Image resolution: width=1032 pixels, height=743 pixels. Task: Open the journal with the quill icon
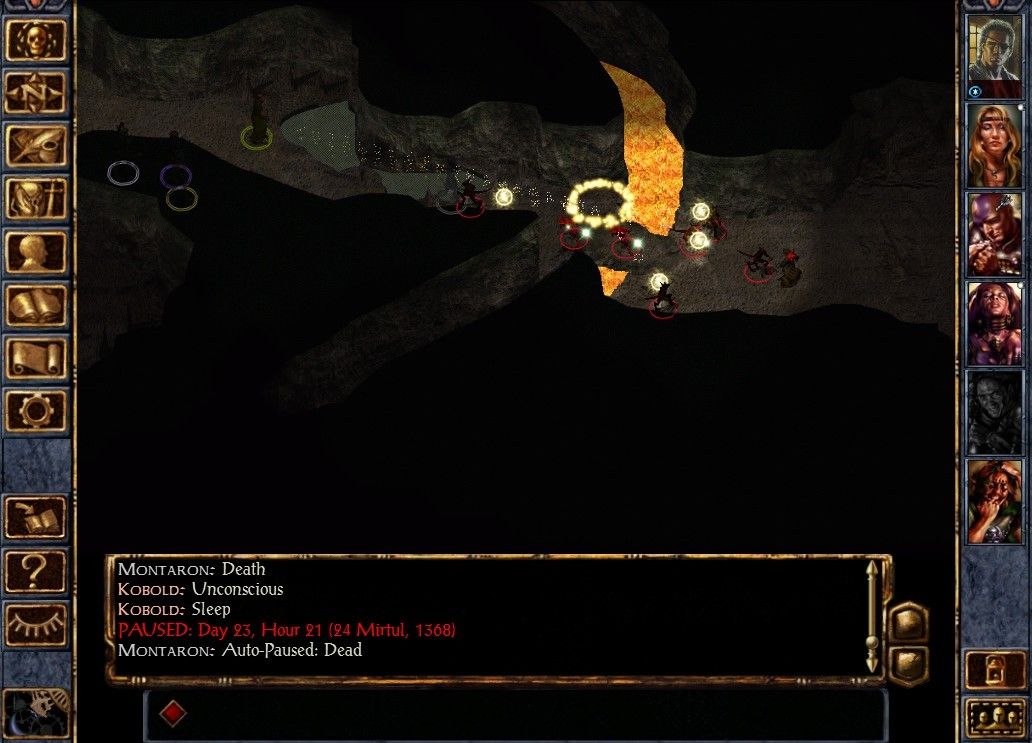tap(37, 146)
